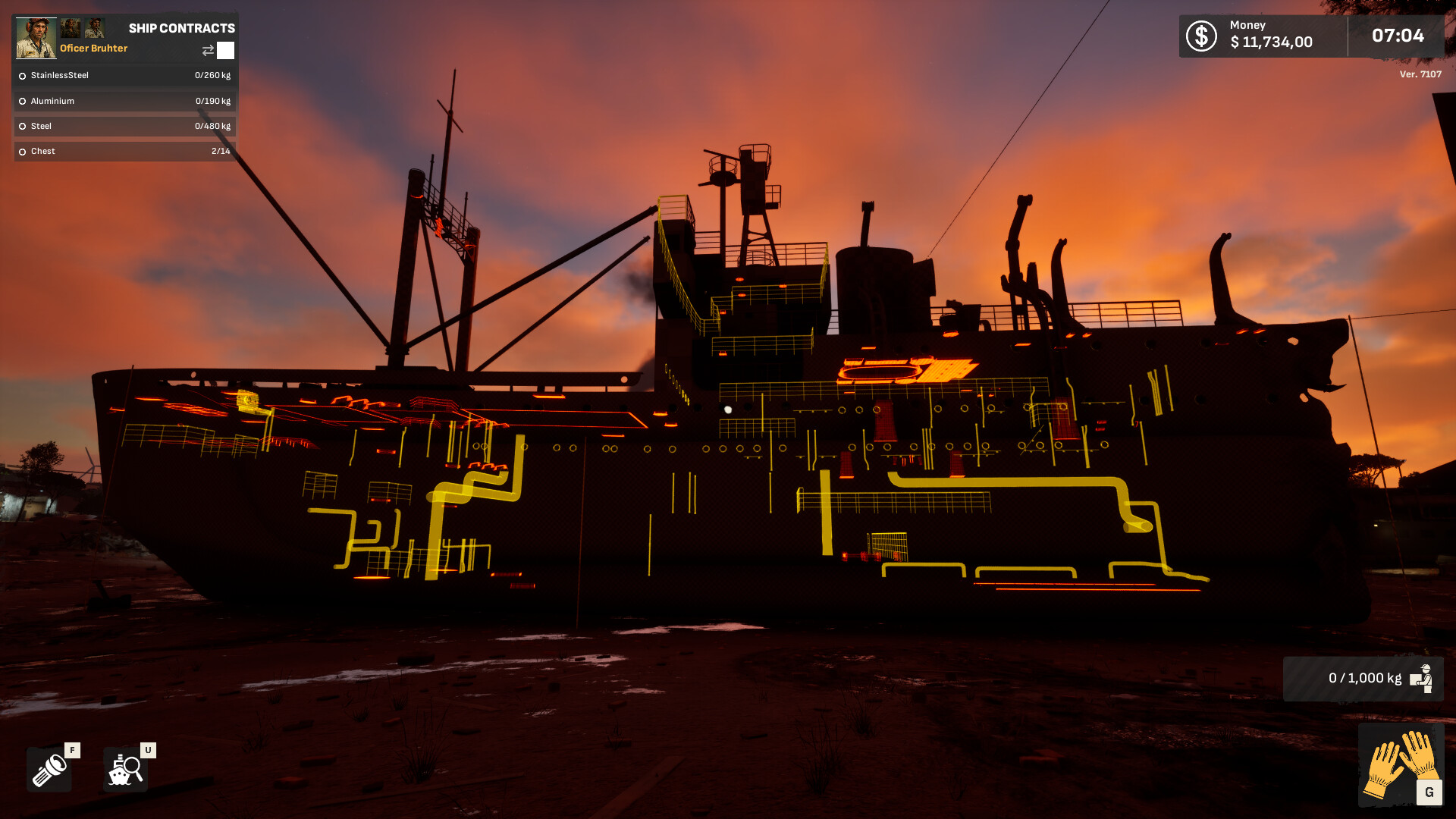Click the backpack weight indicator icon

pos(1423,677)
